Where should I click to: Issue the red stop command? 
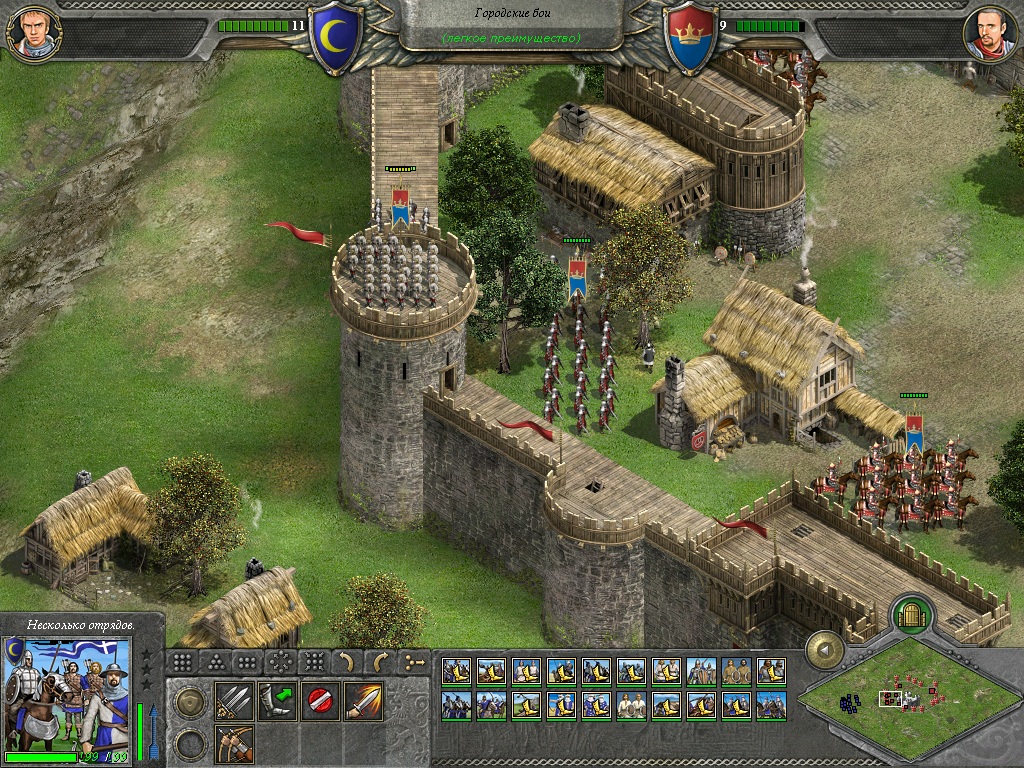click(320, 701)
